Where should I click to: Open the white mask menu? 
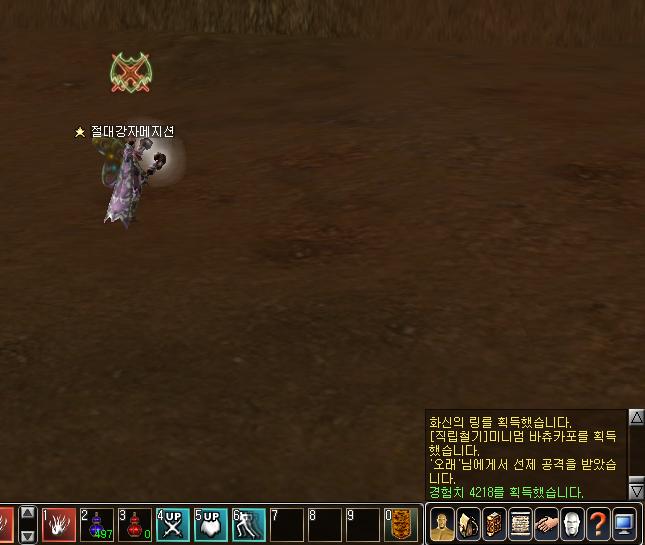572,524
